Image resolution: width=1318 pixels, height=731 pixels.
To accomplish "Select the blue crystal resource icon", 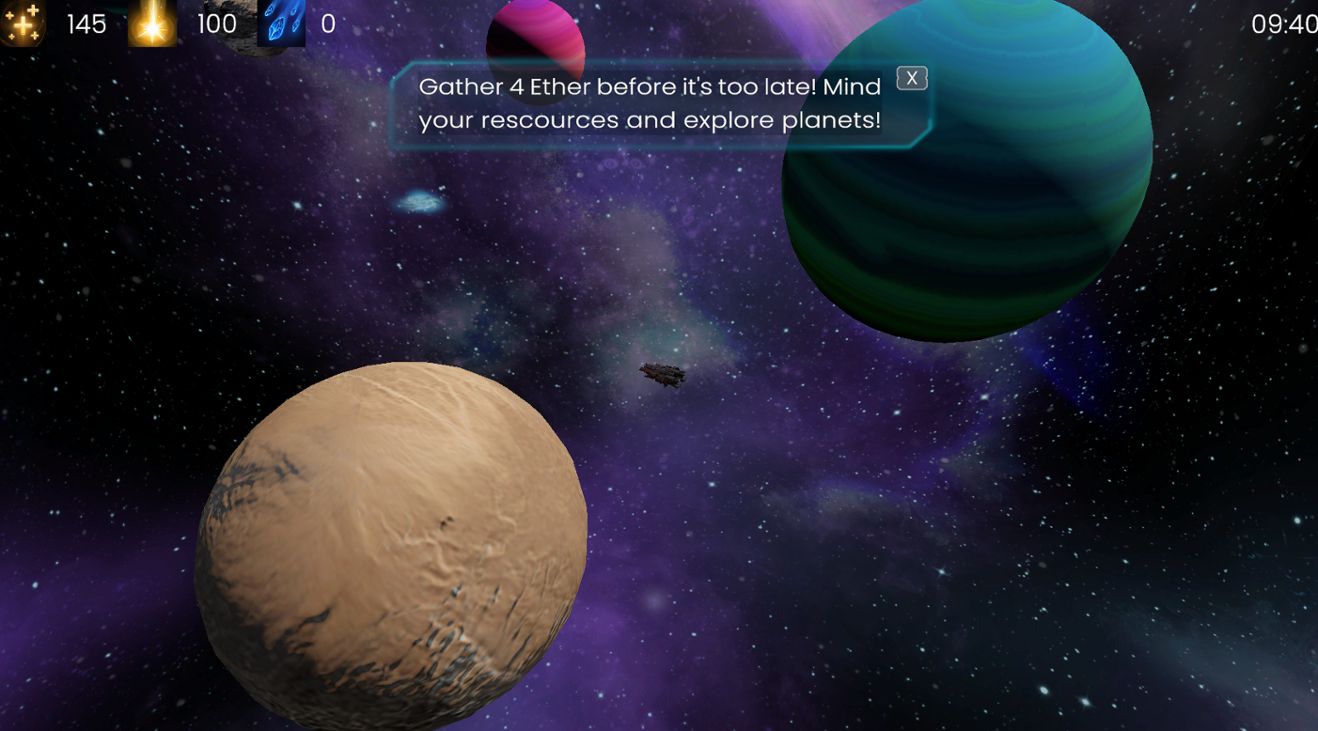I will coord(283,24).
